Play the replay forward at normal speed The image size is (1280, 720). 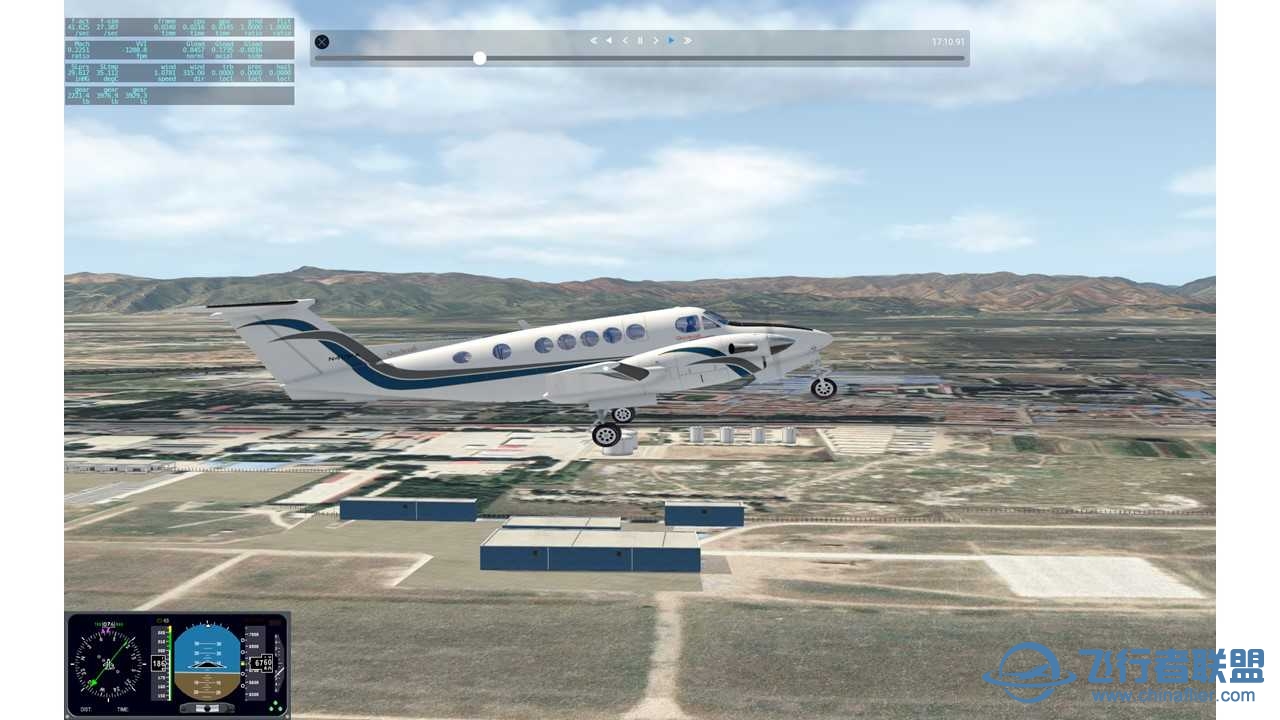pos(671,41)
